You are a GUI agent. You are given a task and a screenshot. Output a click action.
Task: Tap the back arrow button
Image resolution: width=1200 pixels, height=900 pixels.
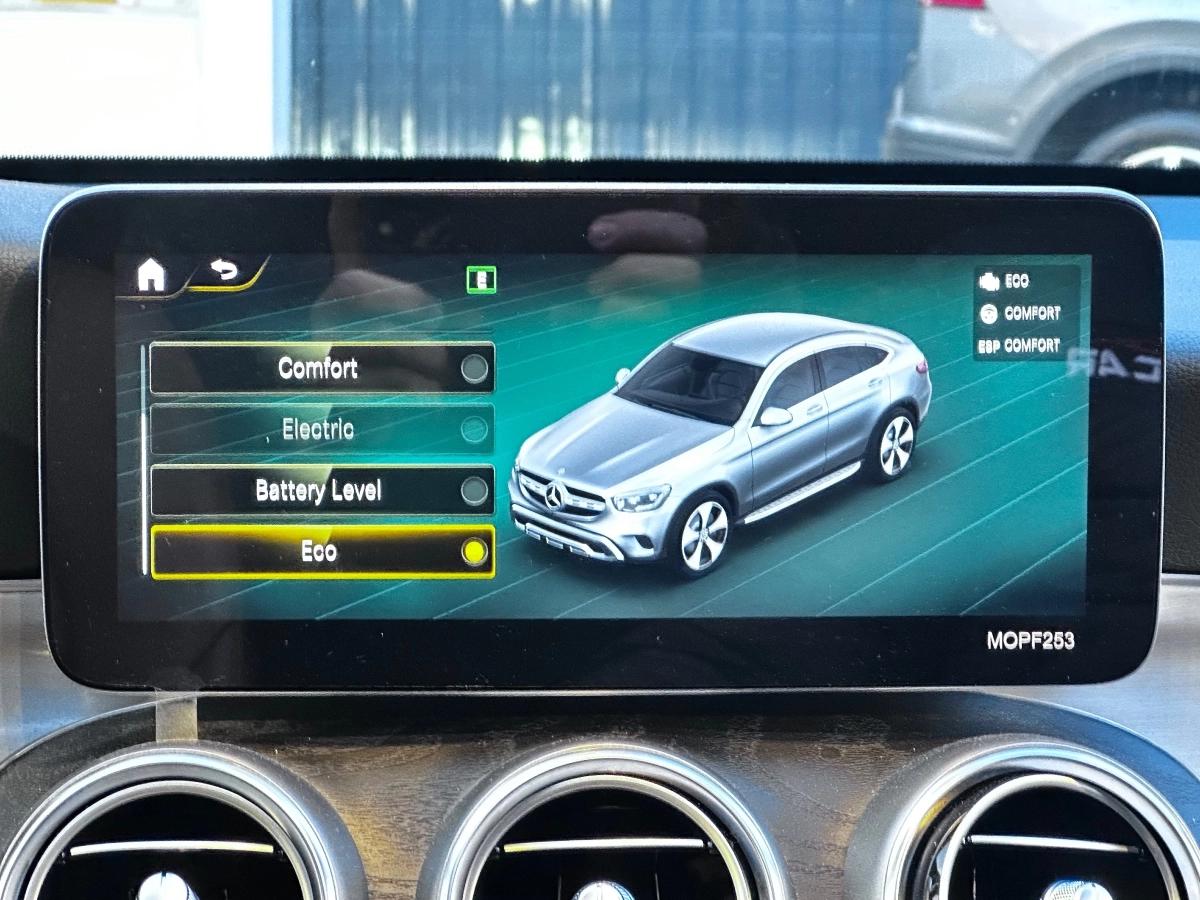(x=226, y=271)
